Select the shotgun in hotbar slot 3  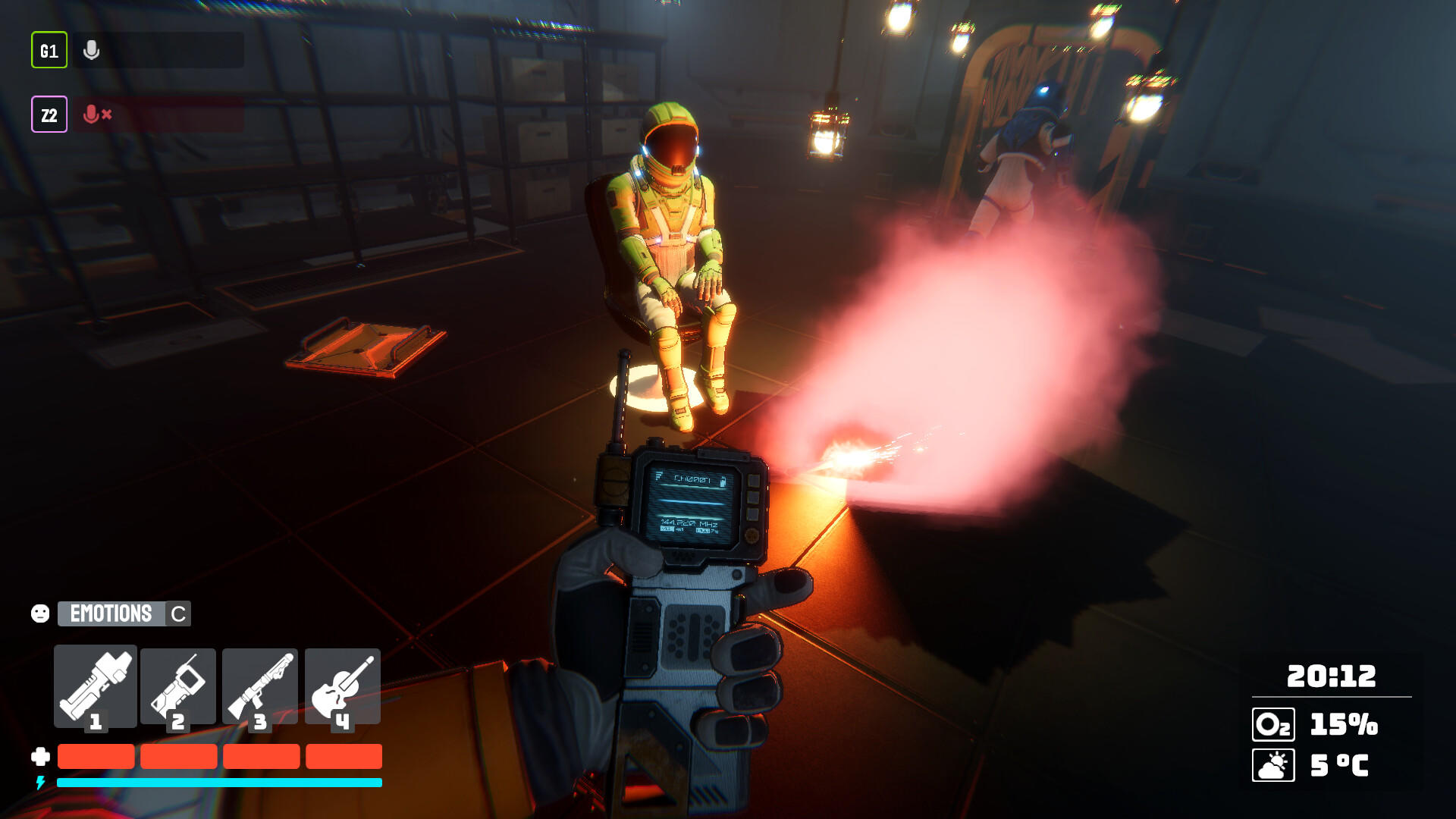[x=260, y=686]
